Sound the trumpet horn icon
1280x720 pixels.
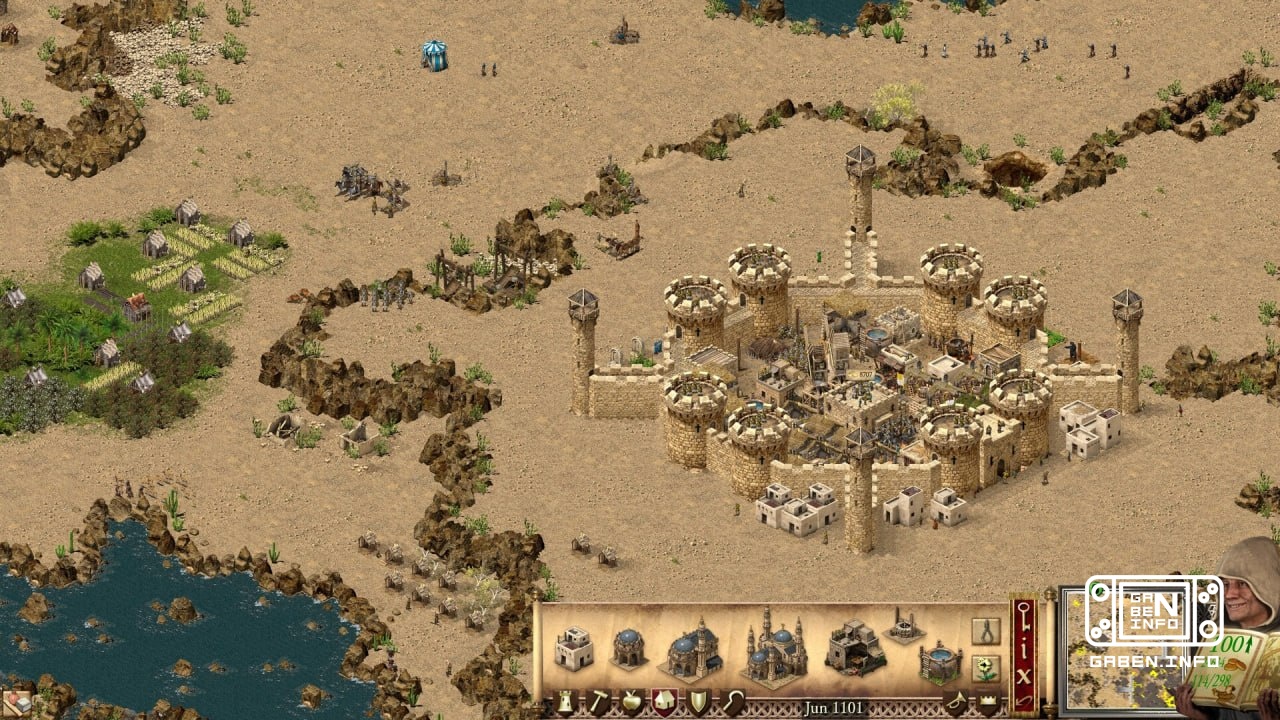958,700
